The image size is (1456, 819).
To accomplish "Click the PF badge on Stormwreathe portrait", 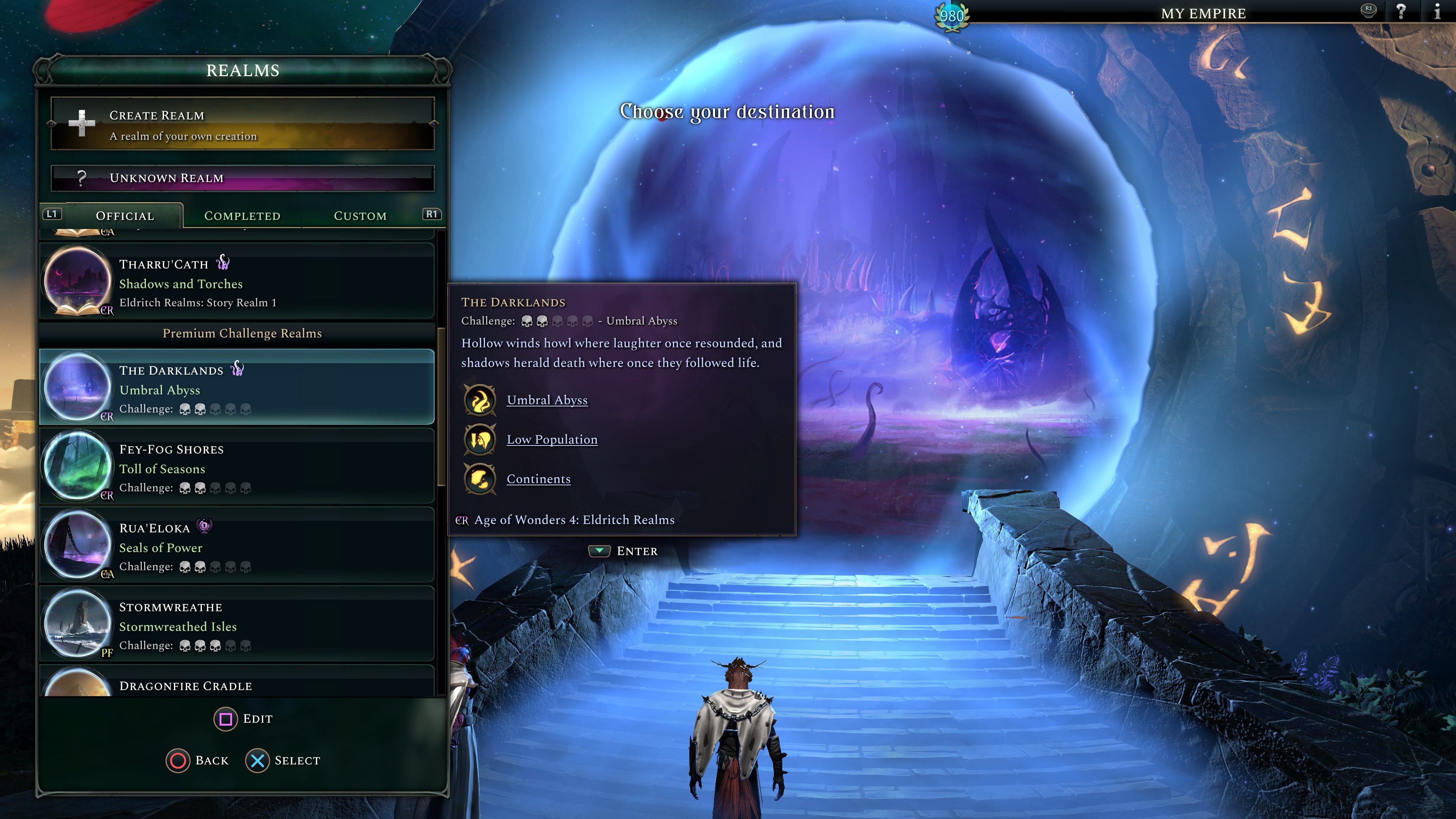I will (x=107, y=653).
